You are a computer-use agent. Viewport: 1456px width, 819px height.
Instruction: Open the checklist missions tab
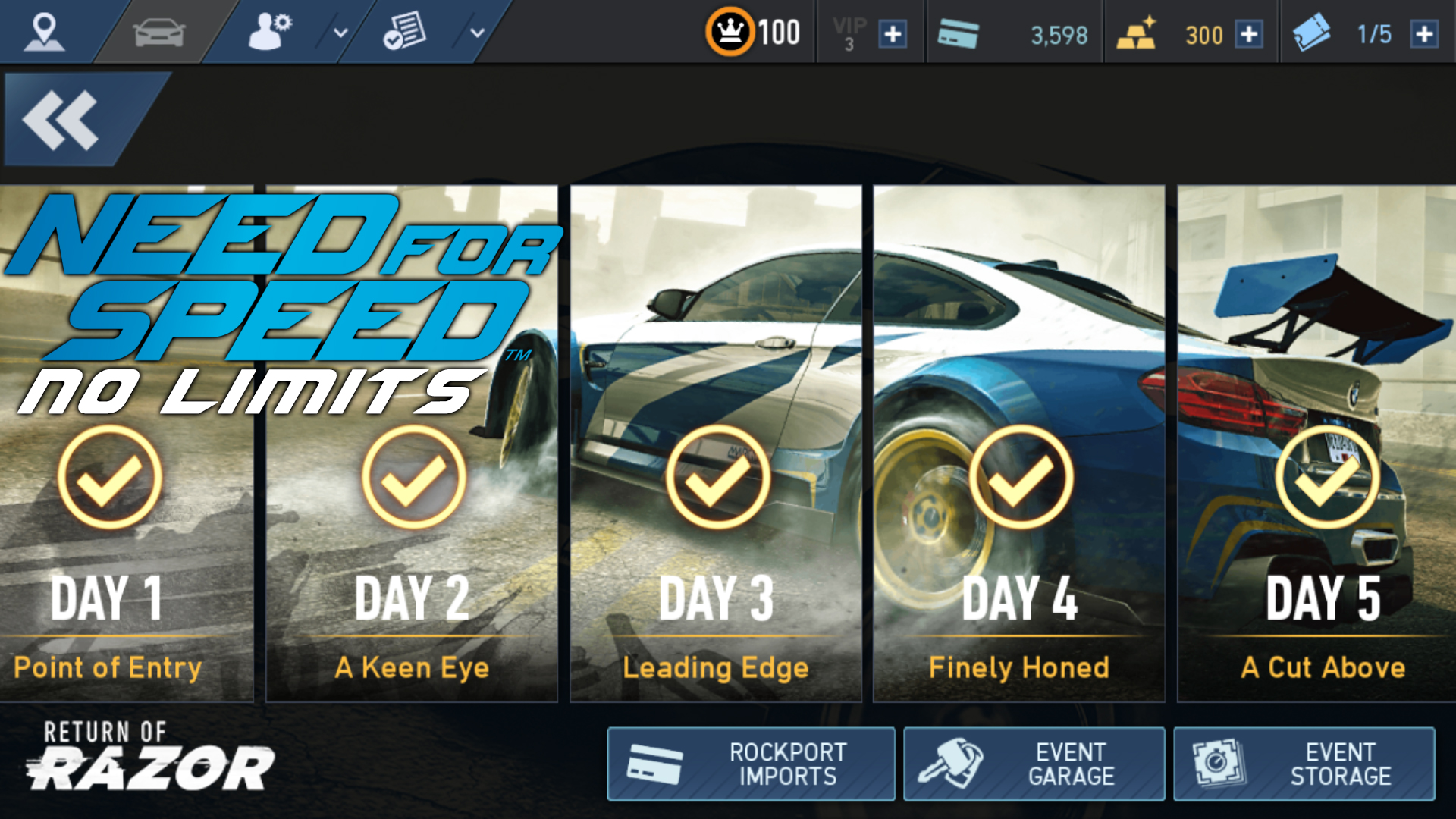coord(404,32)
